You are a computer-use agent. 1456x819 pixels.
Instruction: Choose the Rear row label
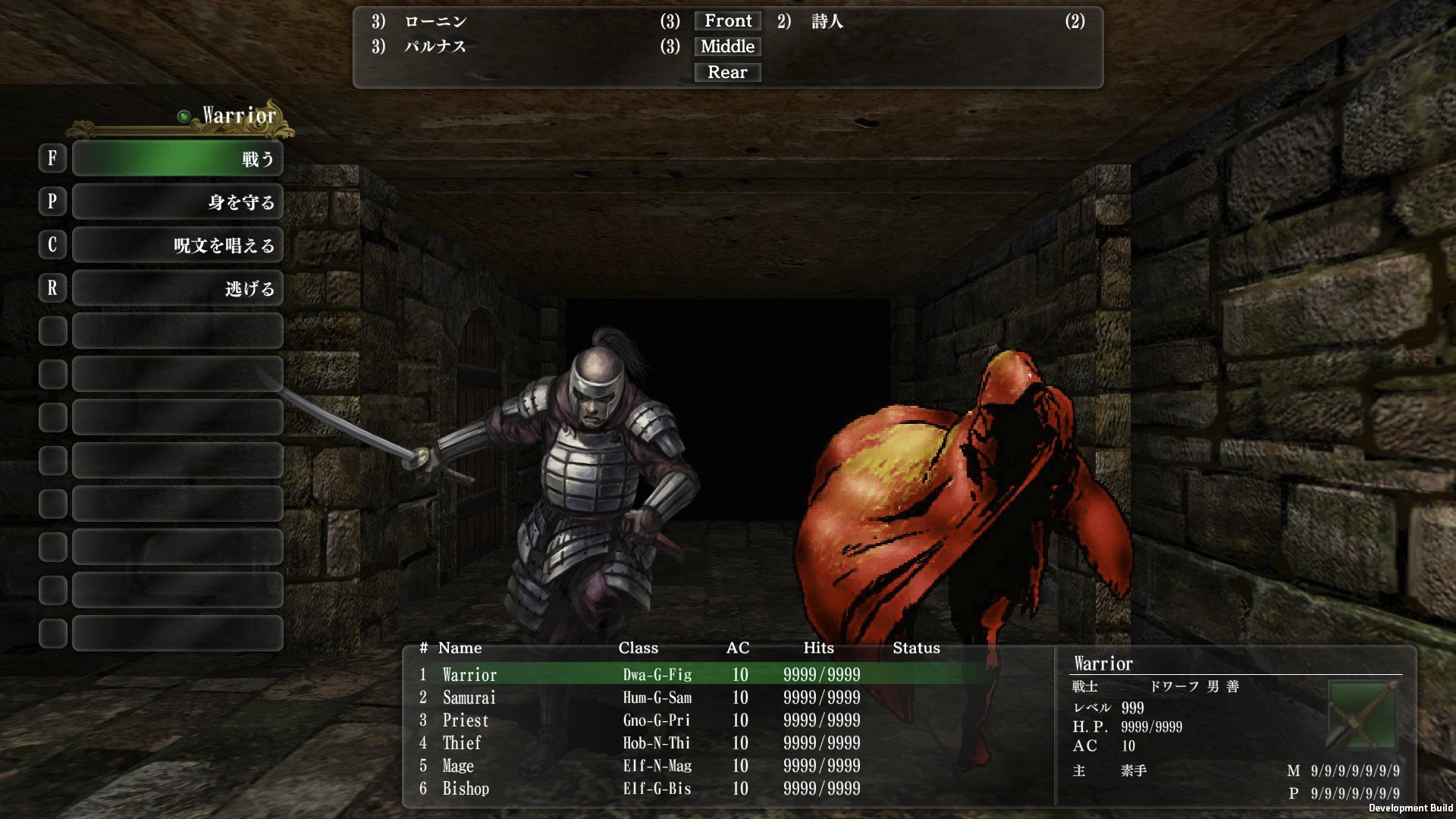(x=727, y=72)
